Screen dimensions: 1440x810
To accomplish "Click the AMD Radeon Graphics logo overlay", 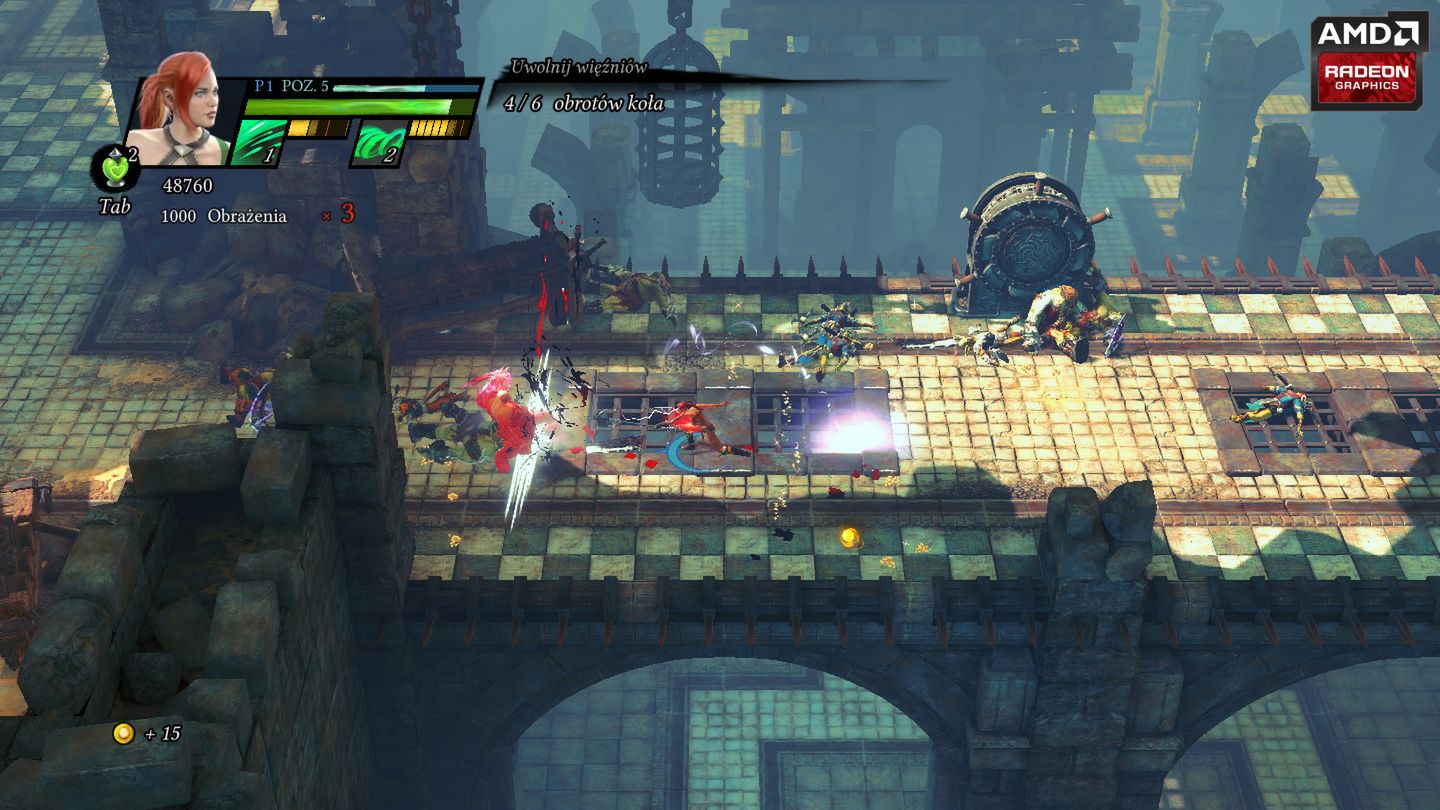I will pos(1369,60).
